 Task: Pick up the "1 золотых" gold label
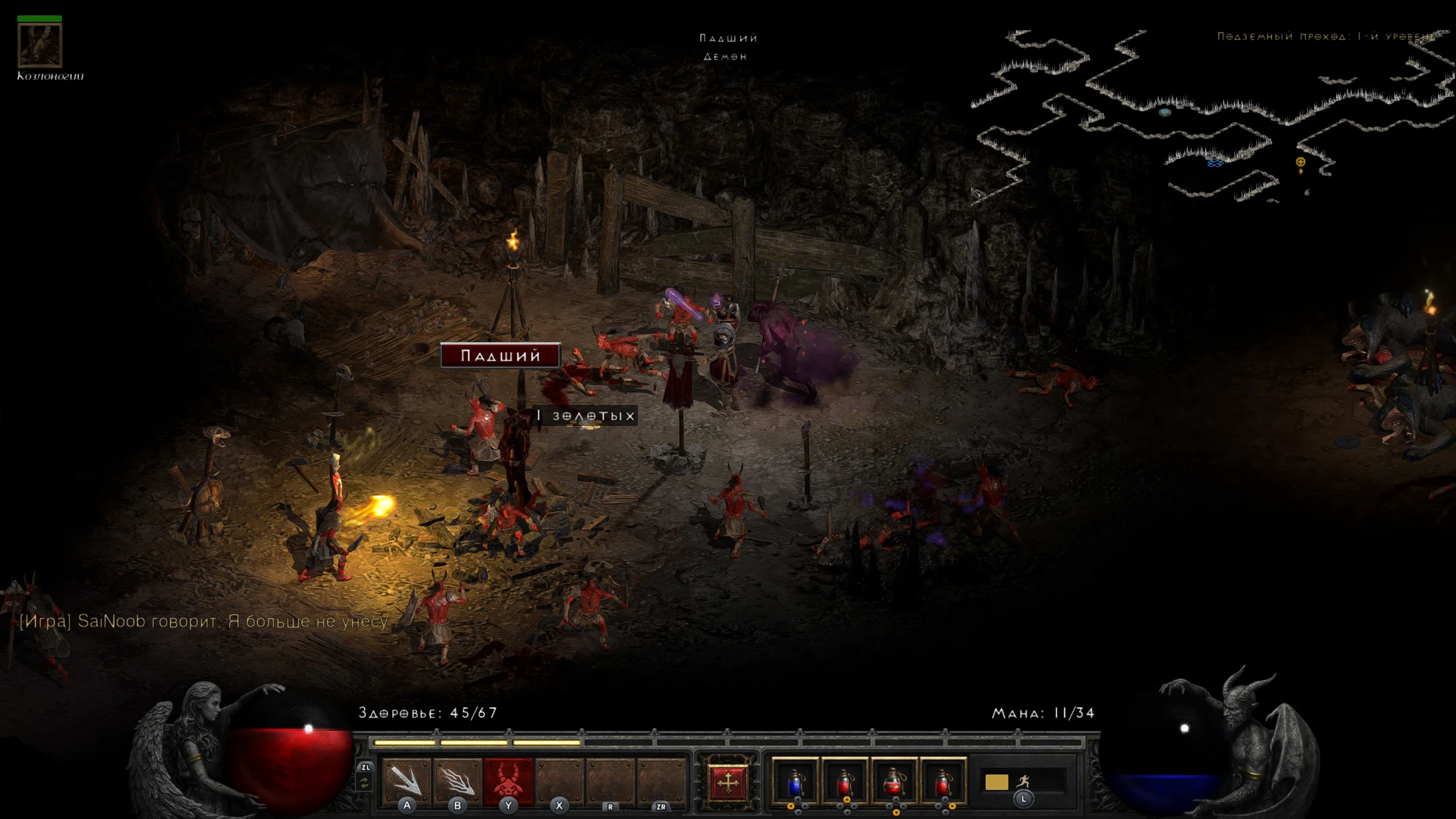pyautogui.click(x=586, y=416)
